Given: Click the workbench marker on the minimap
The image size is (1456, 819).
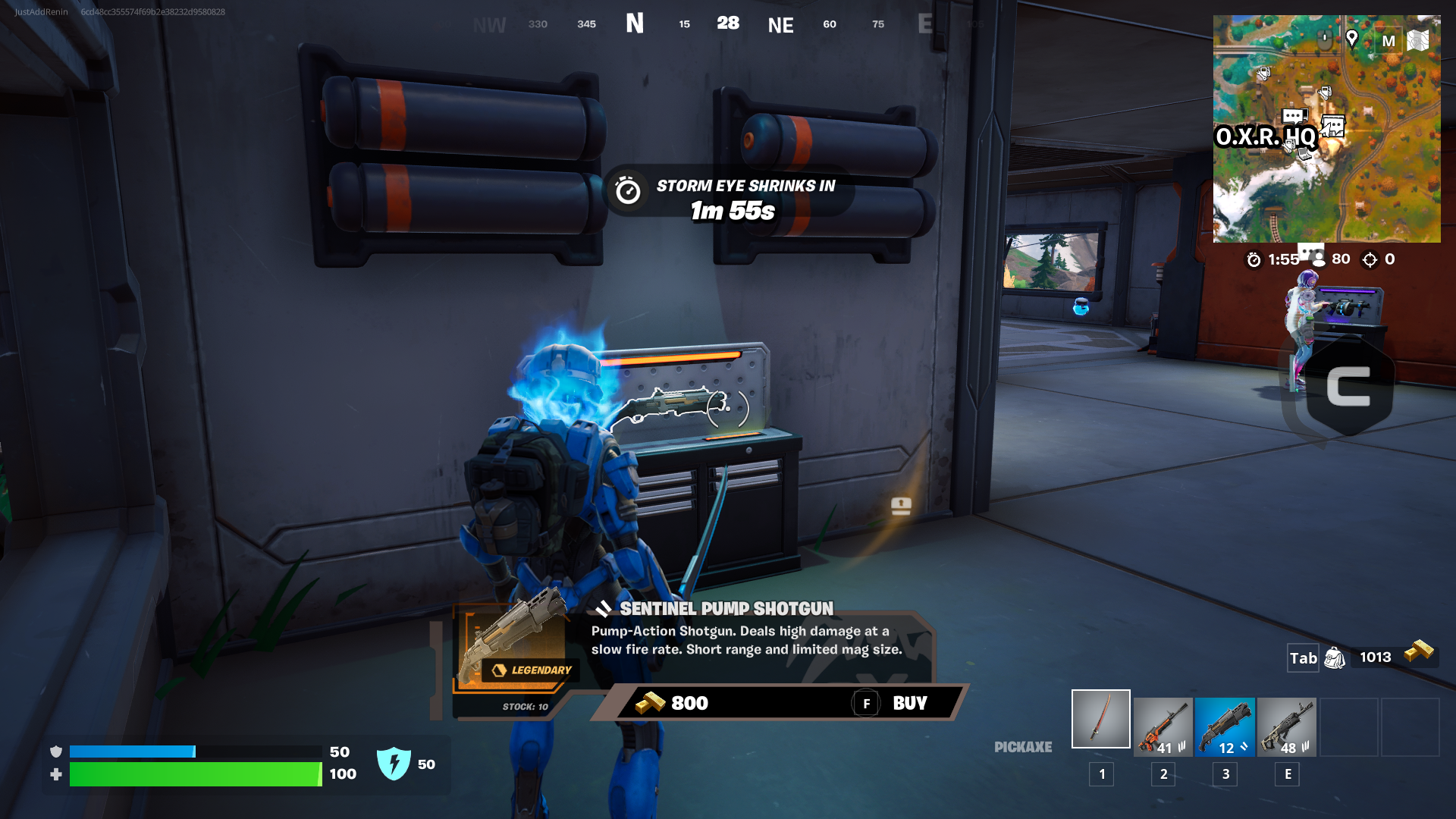Looking at the screenshot, I should point(1325,92).
